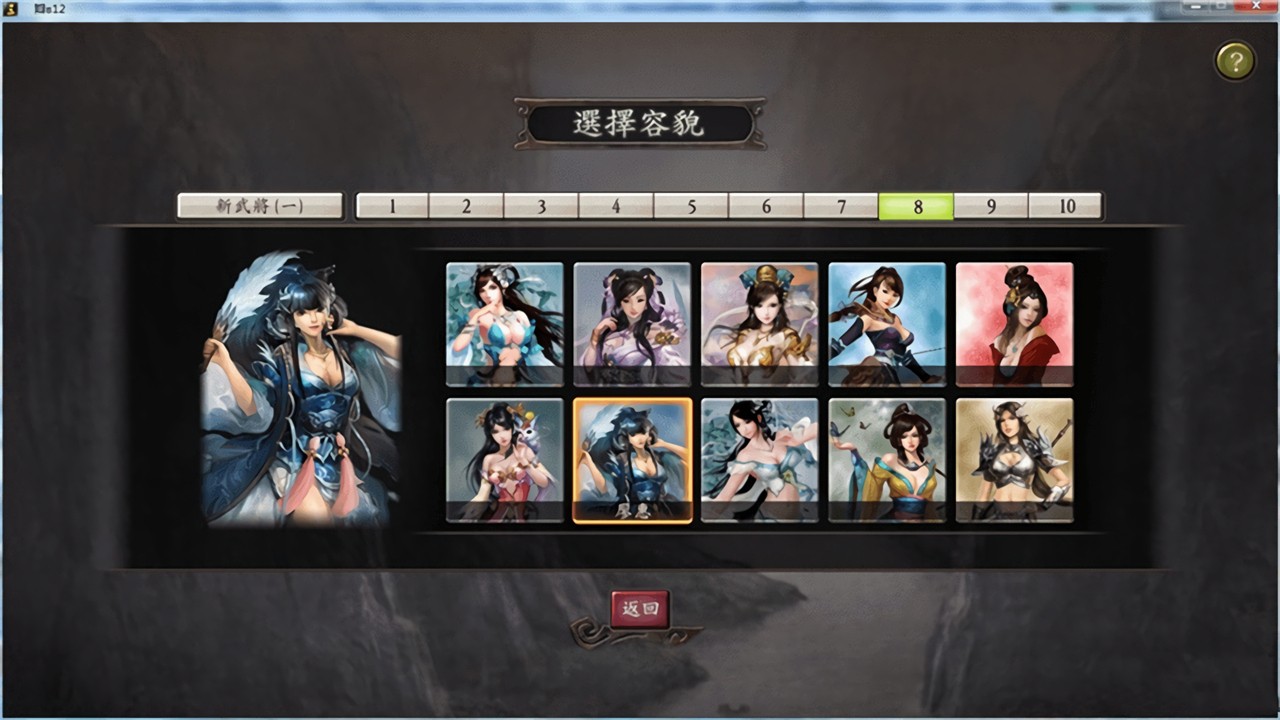Choose the portrait with the red background
This screenshot has height=720, width=1280.
point(1014,324)
